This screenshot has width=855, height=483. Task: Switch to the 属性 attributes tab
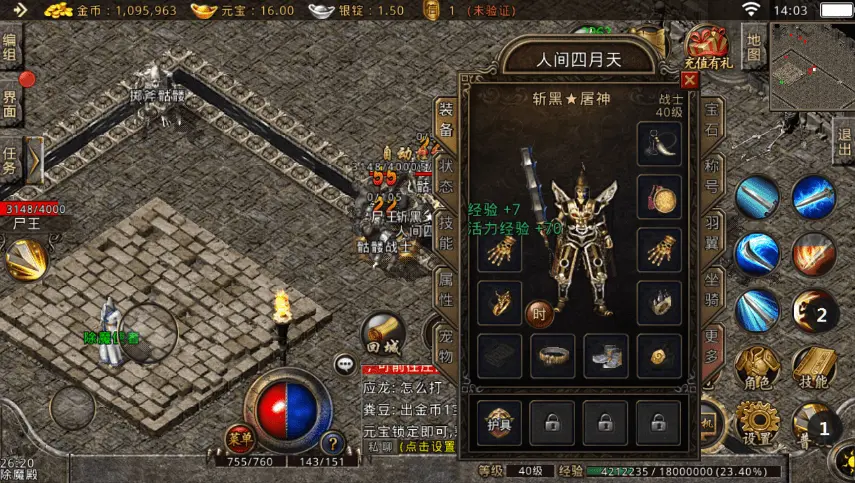click(446, 286)
